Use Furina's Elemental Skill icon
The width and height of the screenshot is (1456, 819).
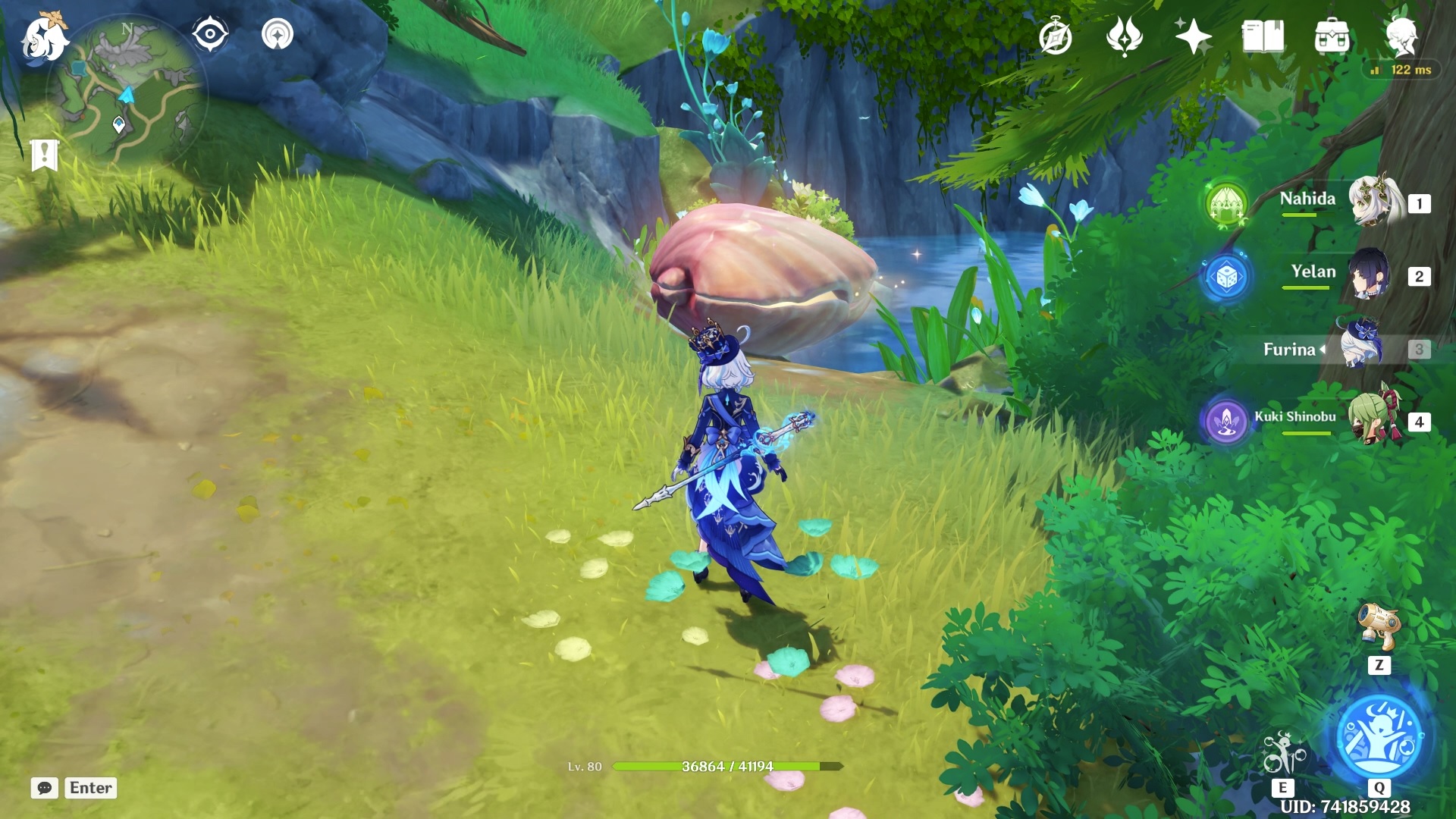click(x=1282, y=753)
